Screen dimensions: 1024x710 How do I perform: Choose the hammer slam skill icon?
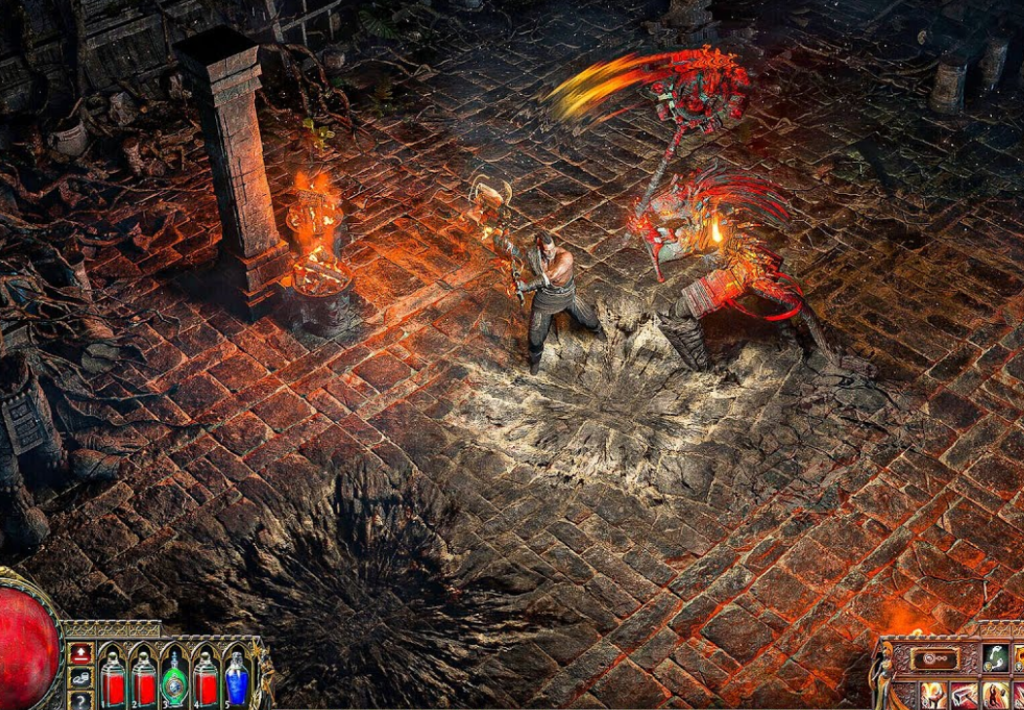click(x=964, y=695)
